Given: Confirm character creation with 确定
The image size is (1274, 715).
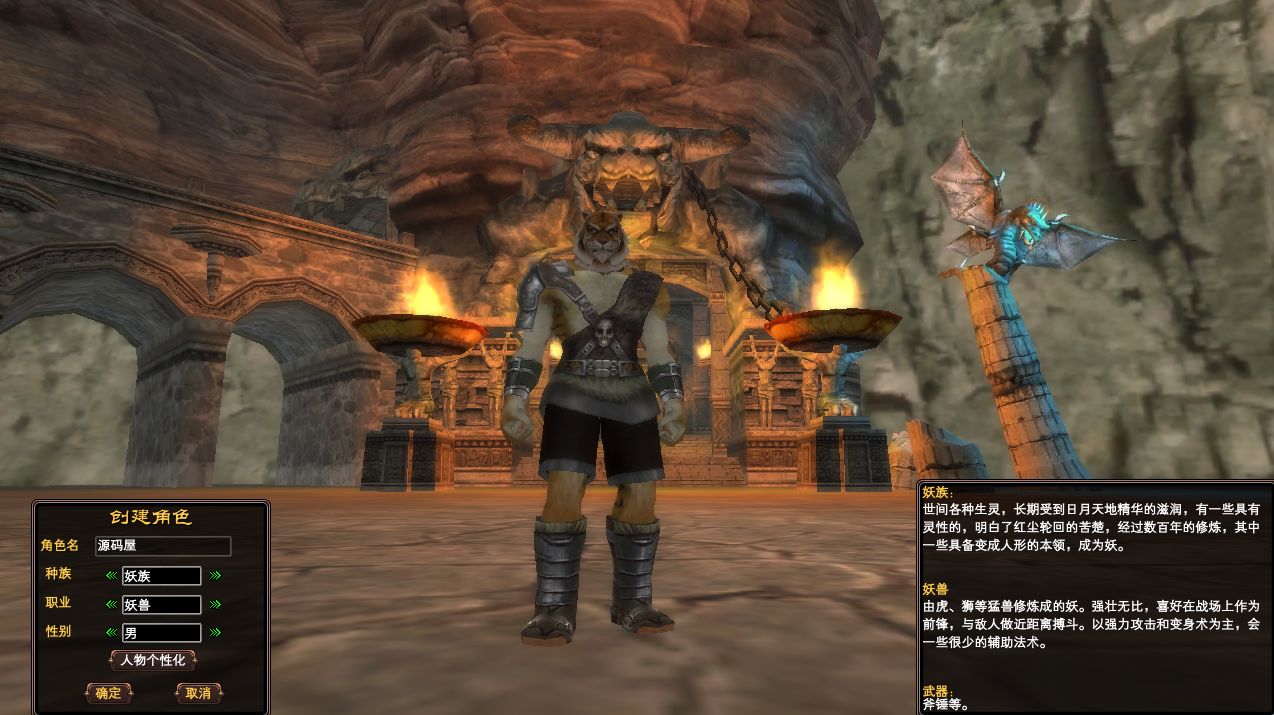Looking at the screenshot, I should [108, 693].
